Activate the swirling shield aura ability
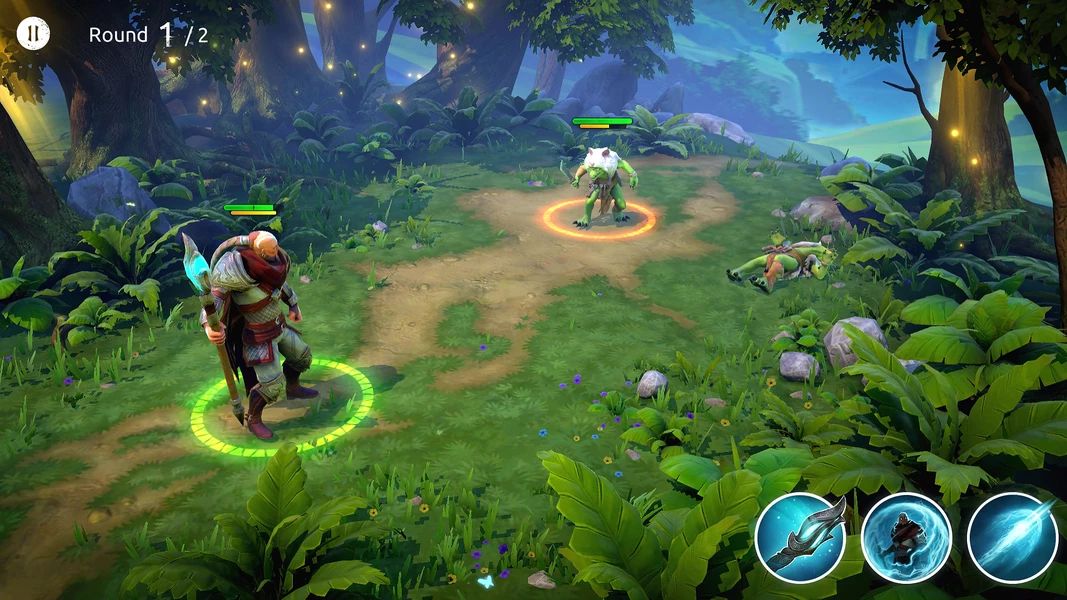Image resolution: width=1067 pixels, height=600 pixels. (x=906, y=537)
